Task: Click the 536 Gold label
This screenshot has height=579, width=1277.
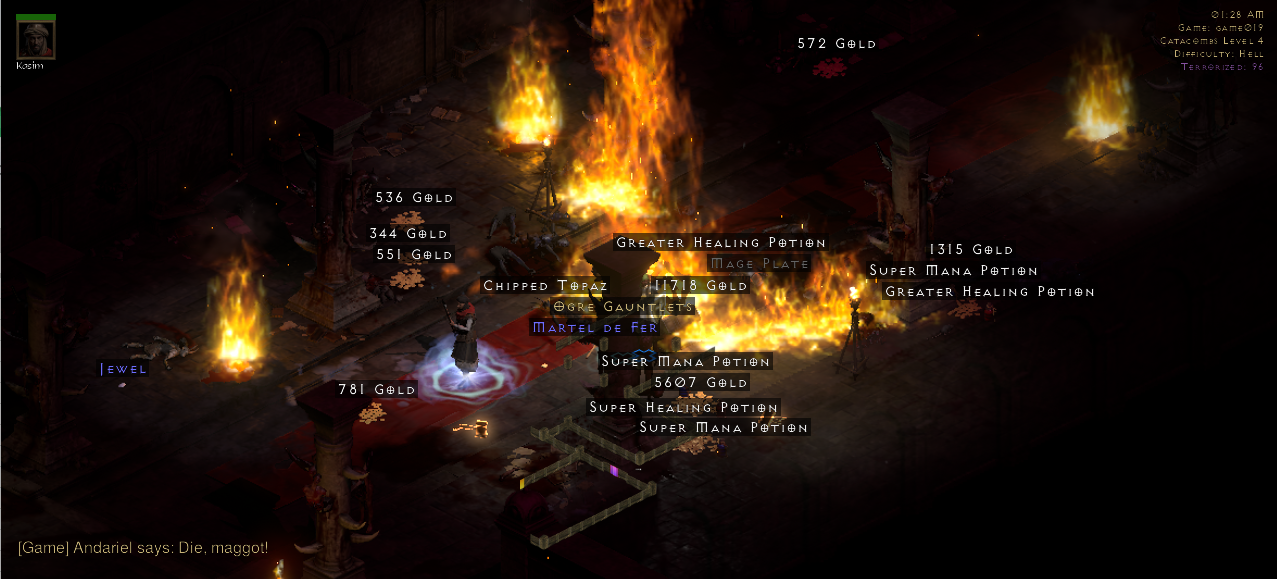Action: point(415,198)
